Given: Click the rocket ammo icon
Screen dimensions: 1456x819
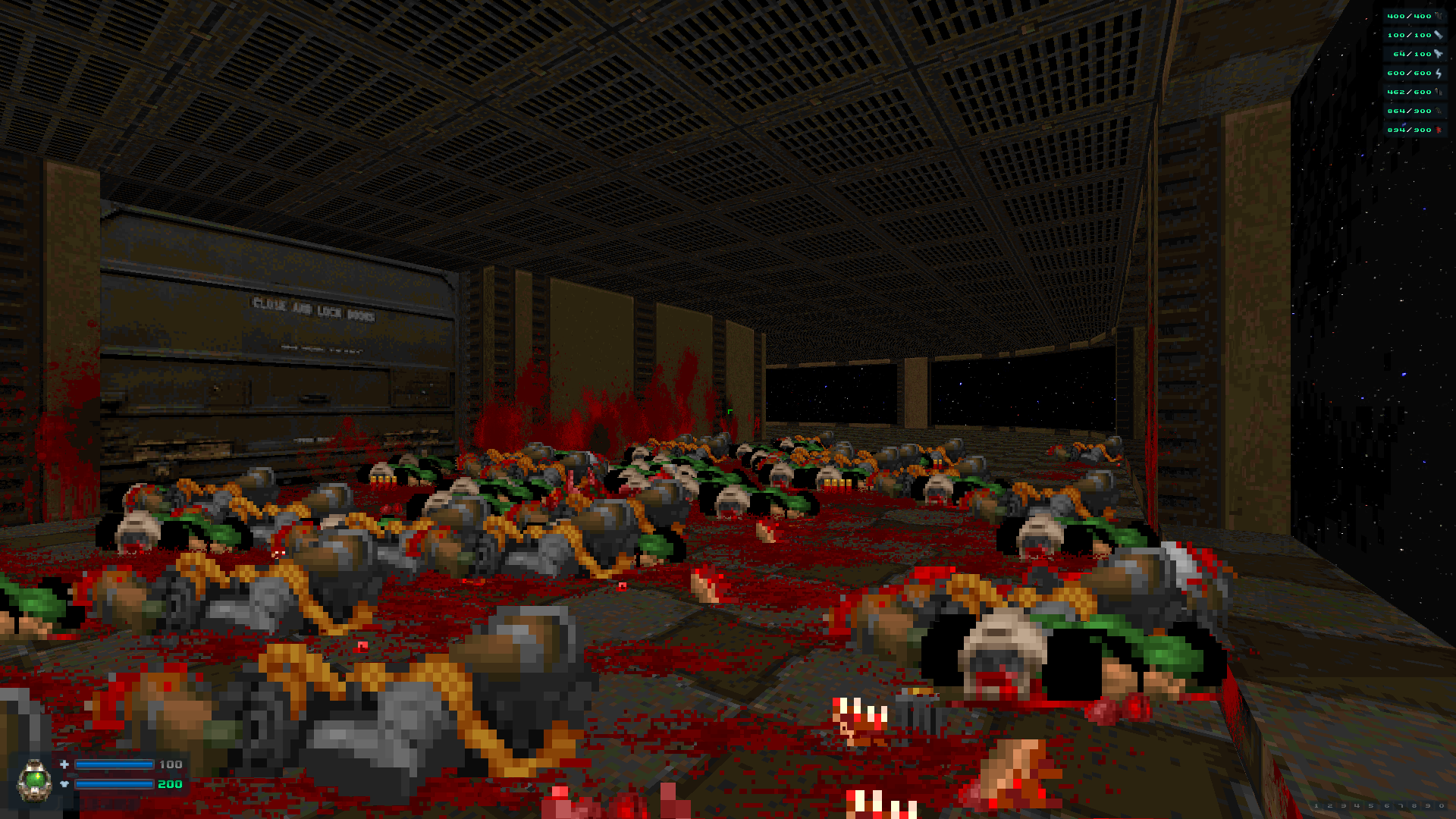Looking at the screenshot, I should click(x=1438, y=54).
